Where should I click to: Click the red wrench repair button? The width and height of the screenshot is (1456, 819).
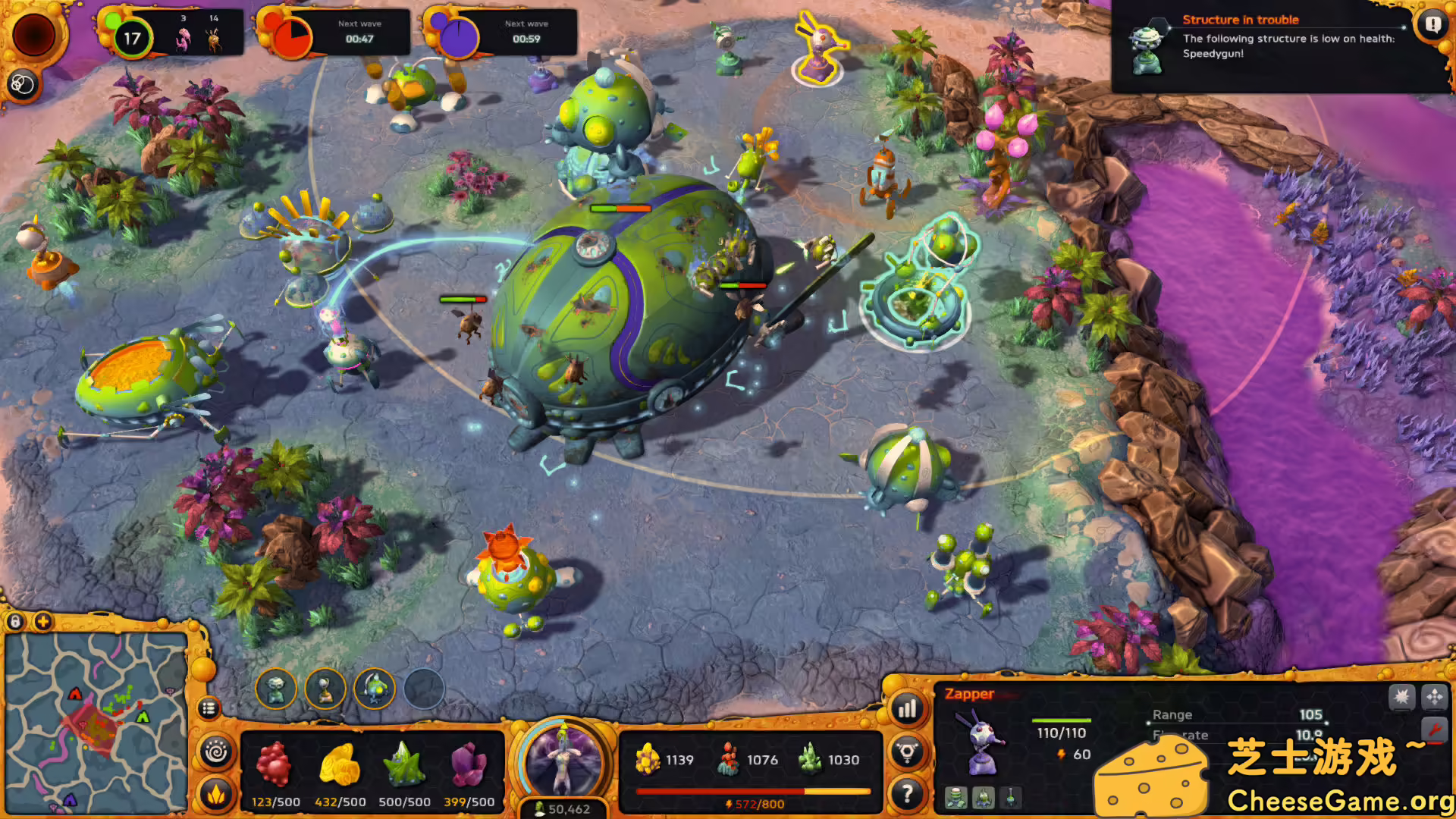pyautogui.click(x=1434, y=730)
